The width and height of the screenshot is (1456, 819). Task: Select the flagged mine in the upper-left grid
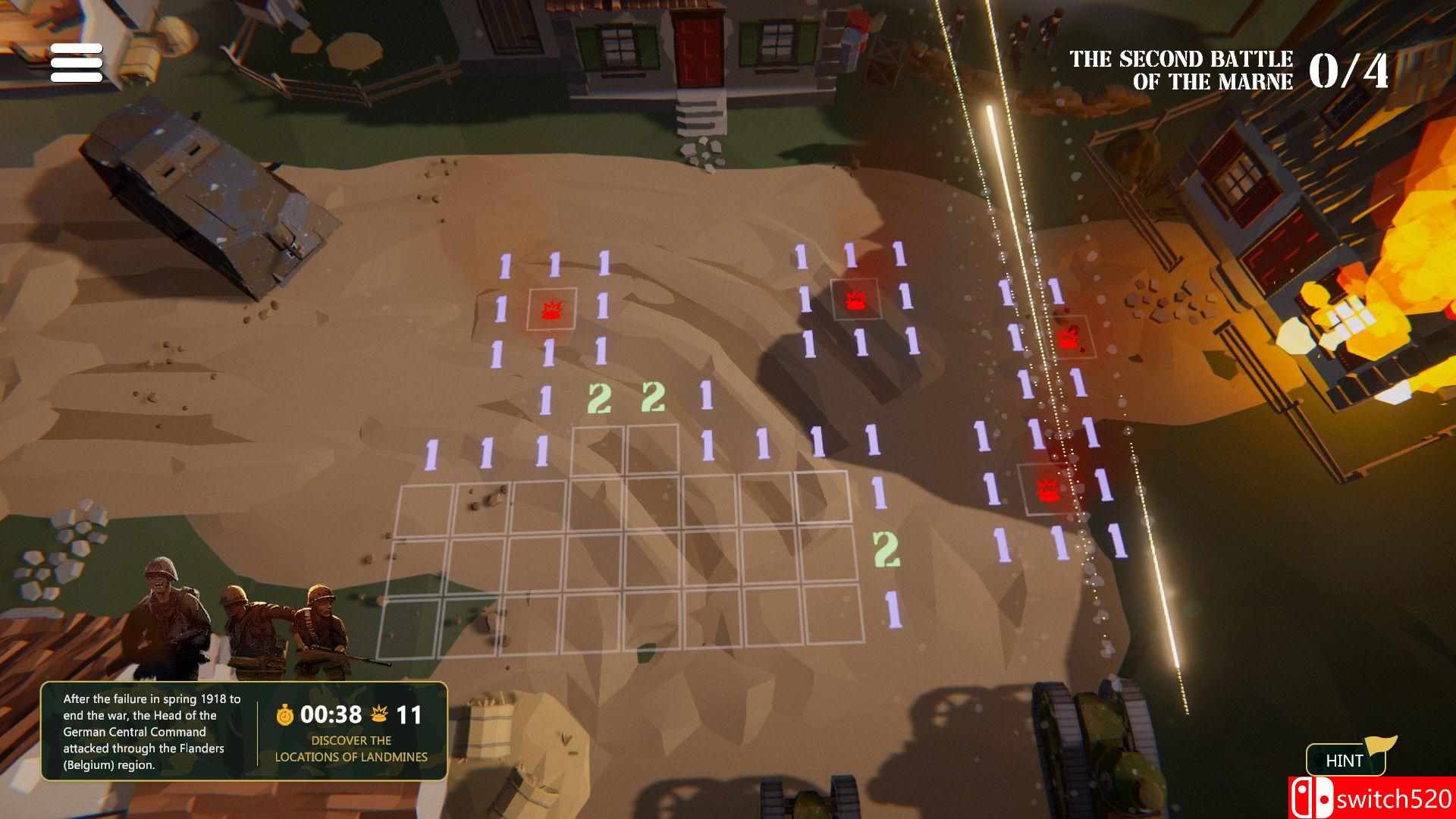pos(551,310)
